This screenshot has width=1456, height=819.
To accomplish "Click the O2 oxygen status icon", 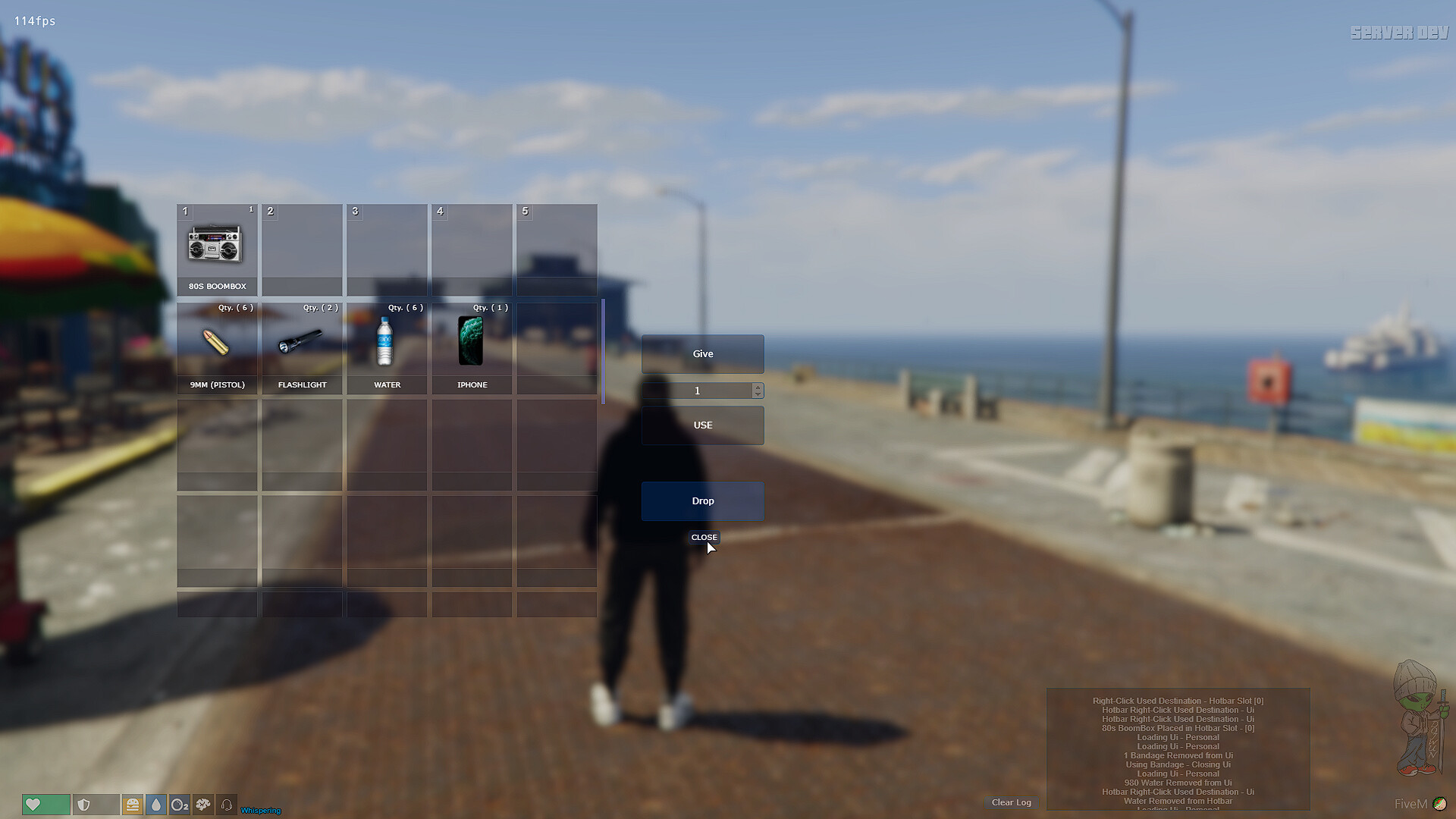I will [180, 805].
